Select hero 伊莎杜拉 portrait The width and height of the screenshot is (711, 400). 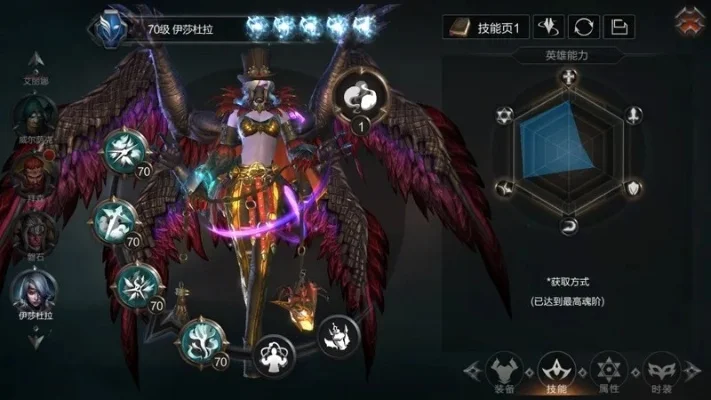click(33, 291)
